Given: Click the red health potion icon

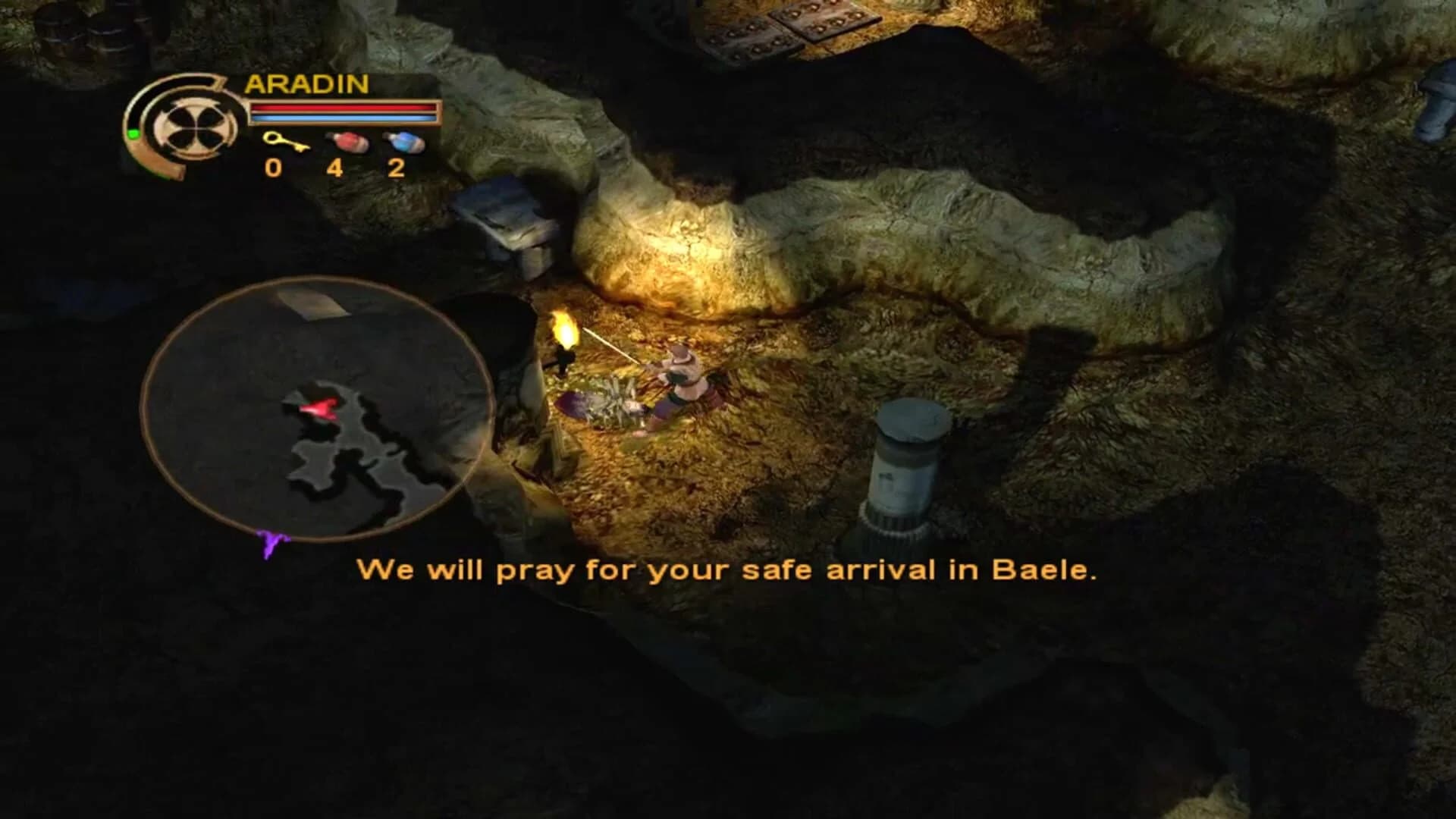Looking at the screenshot, I should click(x=347, y=143).
